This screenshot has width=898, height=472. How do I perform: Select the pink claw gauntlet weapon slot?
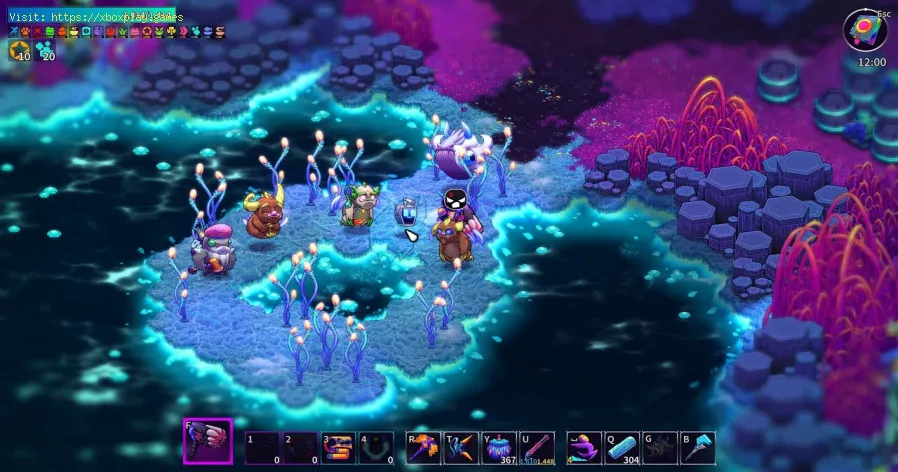tap(207, 442)
